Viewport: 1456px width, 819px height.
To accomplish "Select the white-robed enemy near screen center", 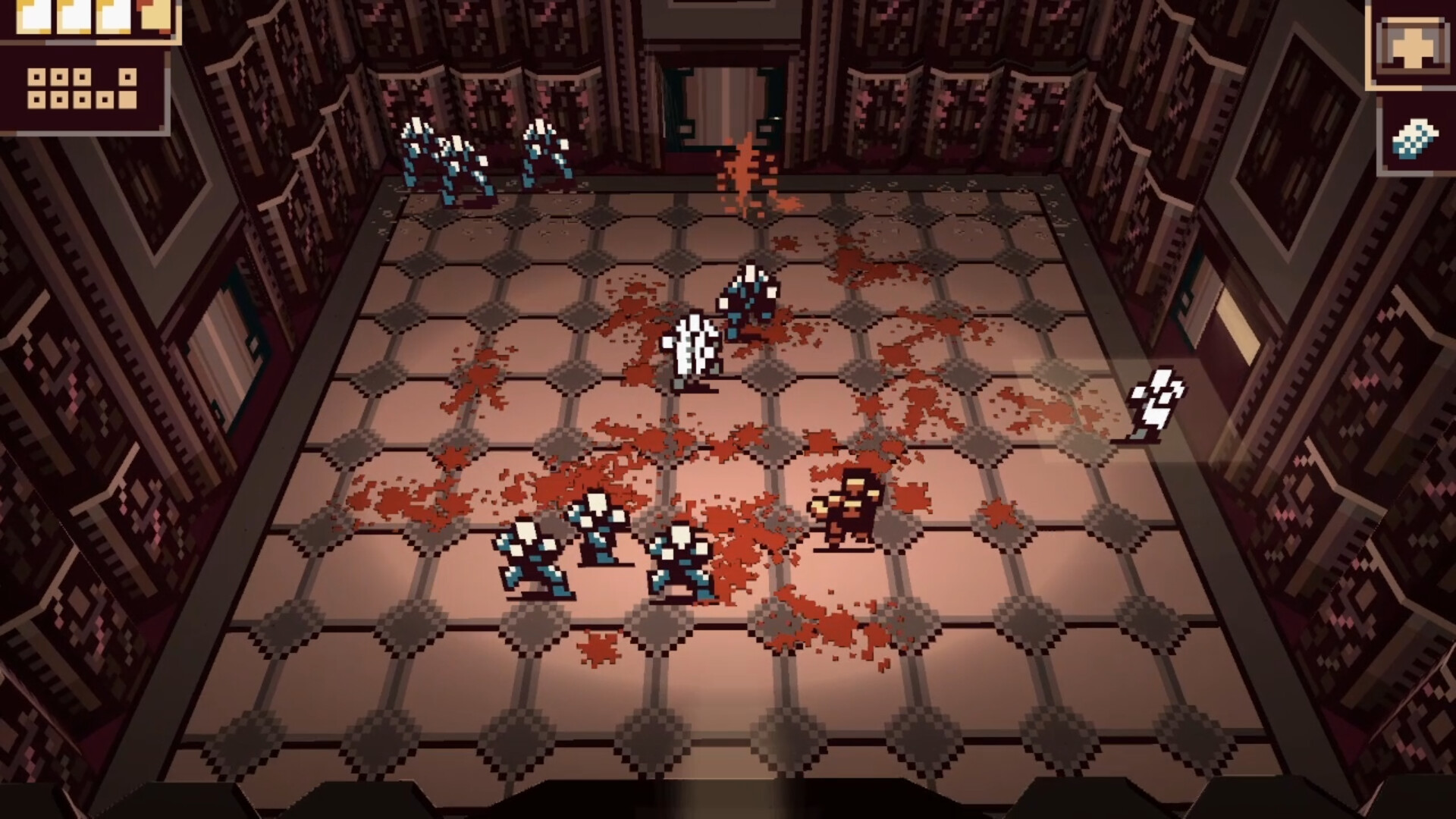I will click(x=690, y=349).
